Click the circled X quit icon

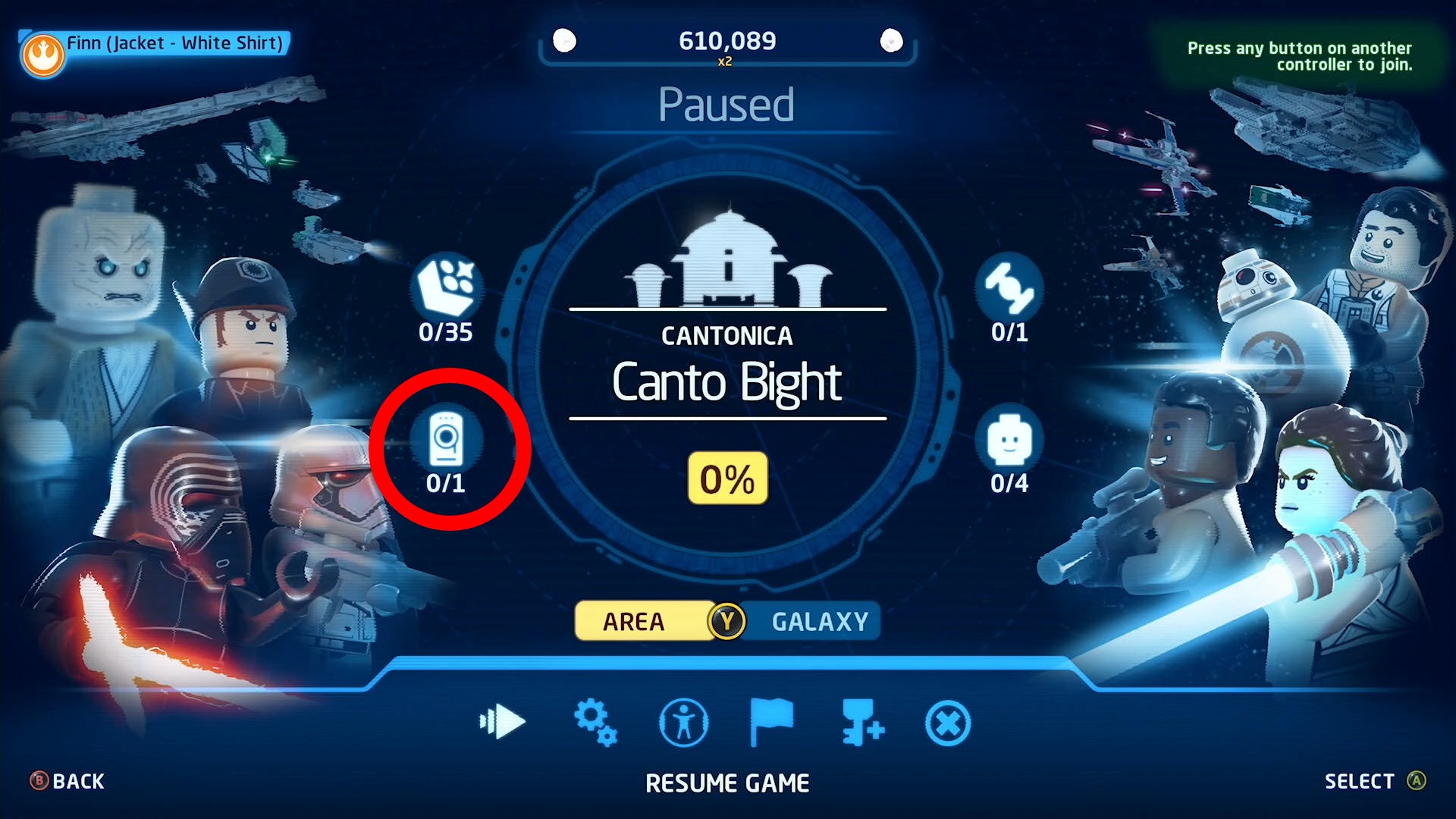(946, 722)
